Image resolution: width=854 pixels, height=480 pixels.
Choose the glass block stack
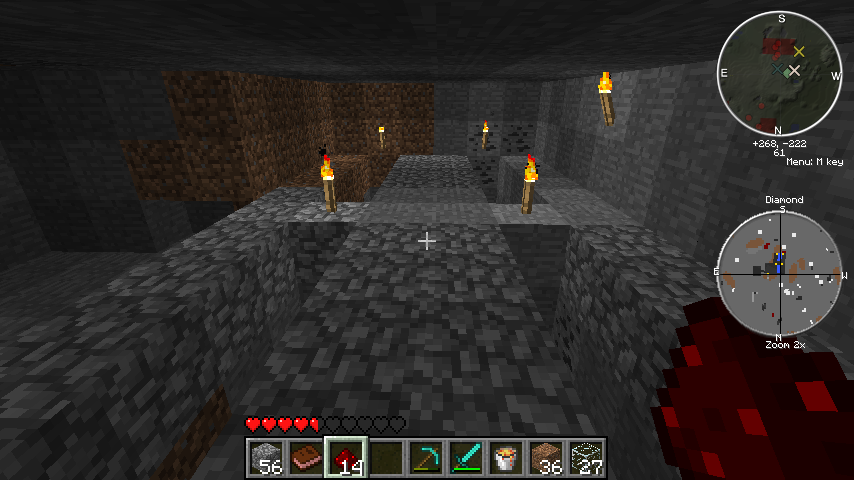586,458
